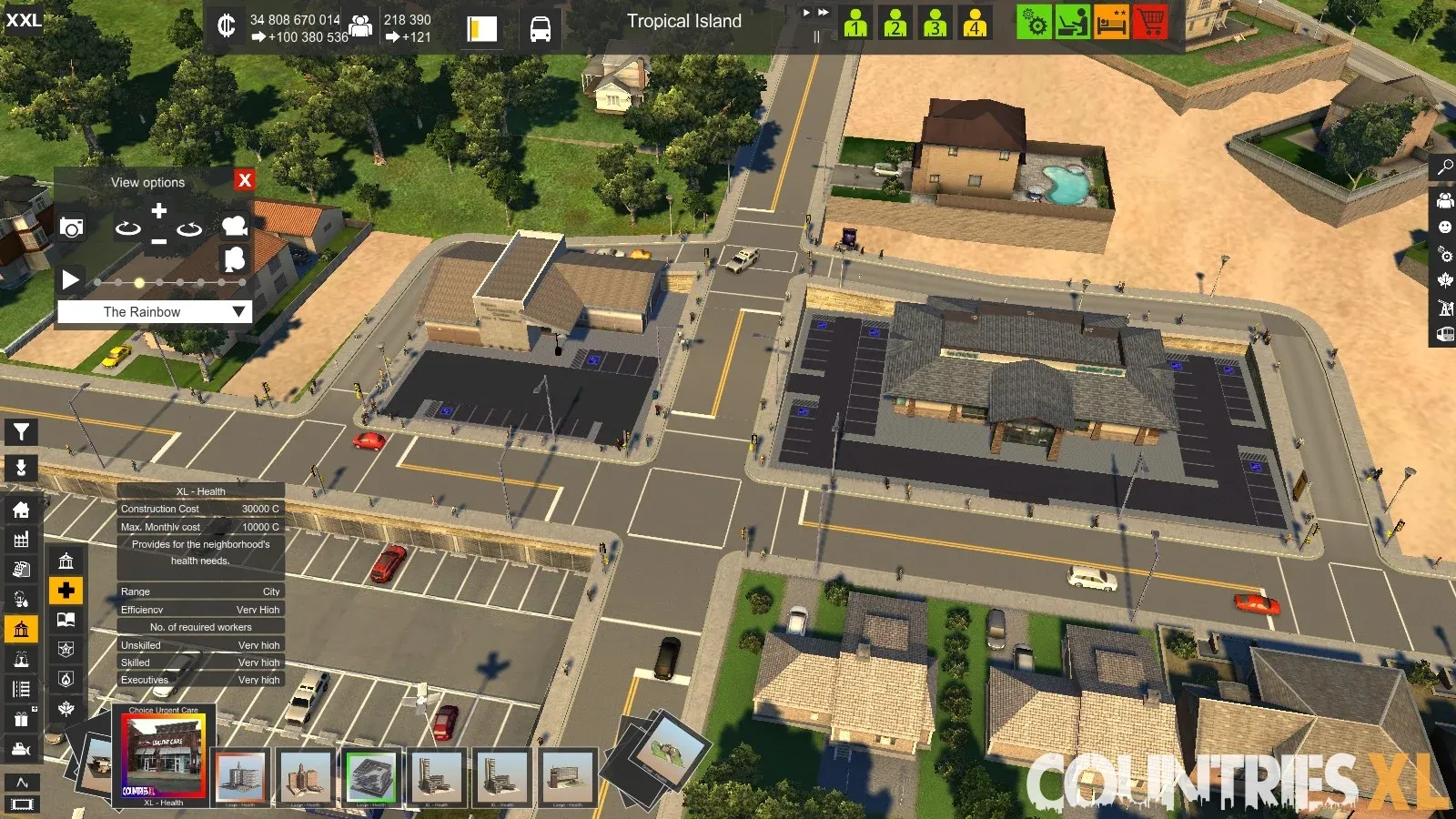This screenshot has height=819, width=1456.
Task: Select the housing build category
Action: [21, 510]
